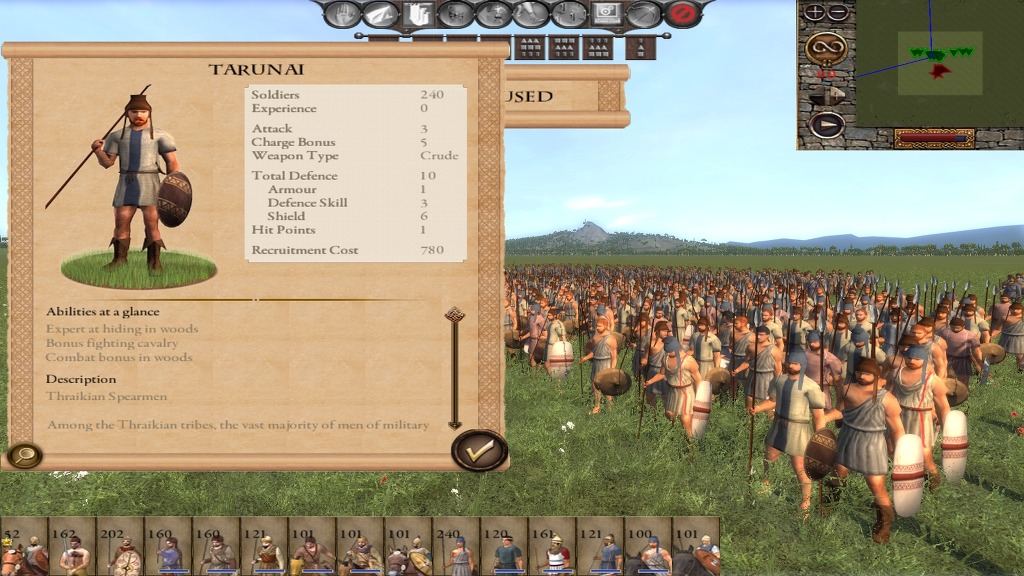Zoom in the minimap with plus button
Screen dimensions: 1024x576
(815, 12)
